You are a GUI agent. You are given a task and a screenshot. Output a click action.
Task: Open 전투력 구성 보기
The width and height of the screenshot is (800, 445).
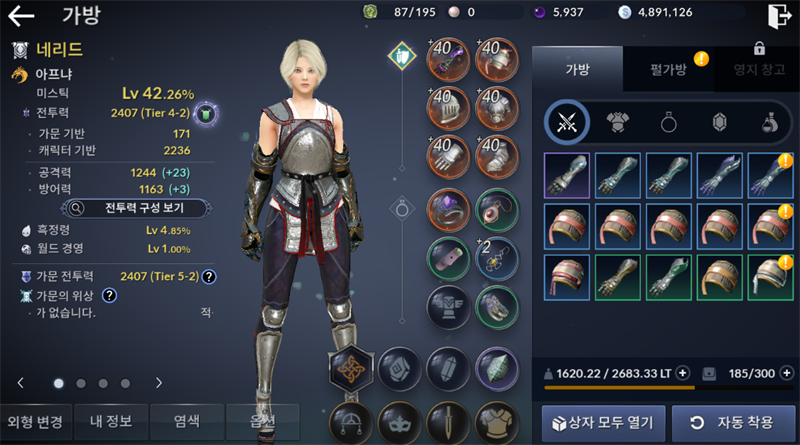pos(137,208)
